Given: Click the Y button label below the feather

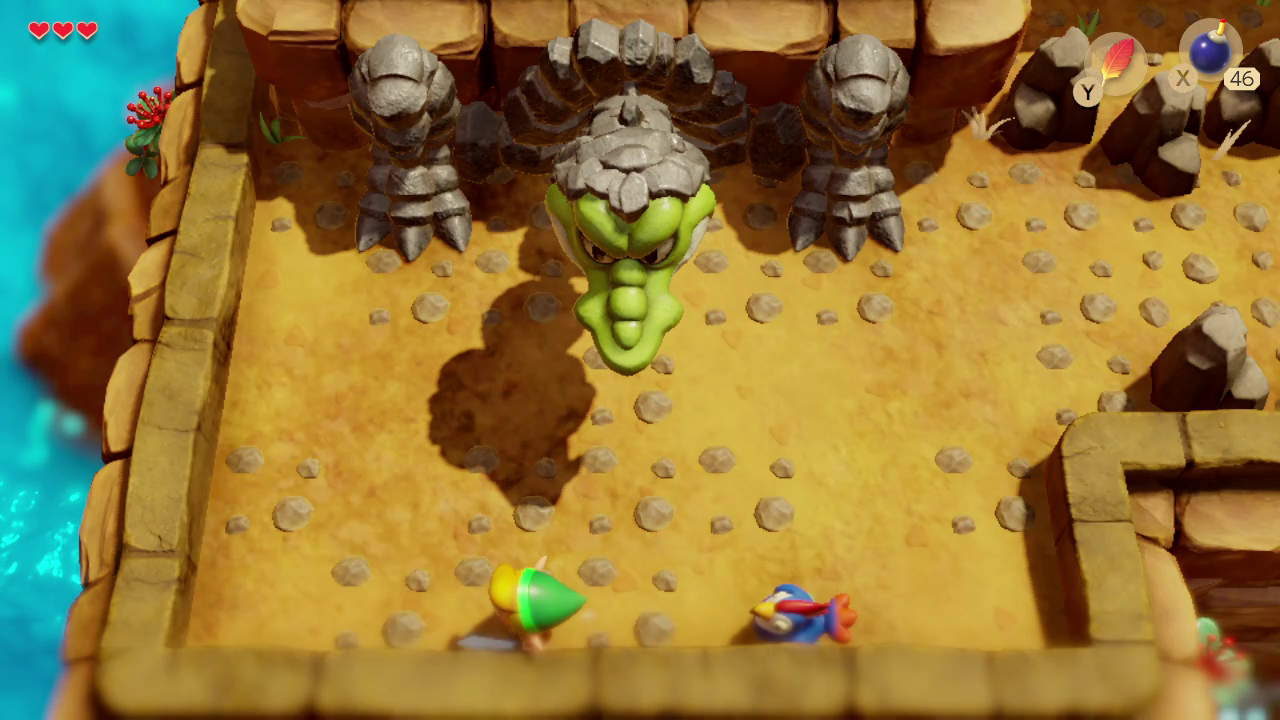Looking at the screenshot, I should click(x=1087, y=92).
